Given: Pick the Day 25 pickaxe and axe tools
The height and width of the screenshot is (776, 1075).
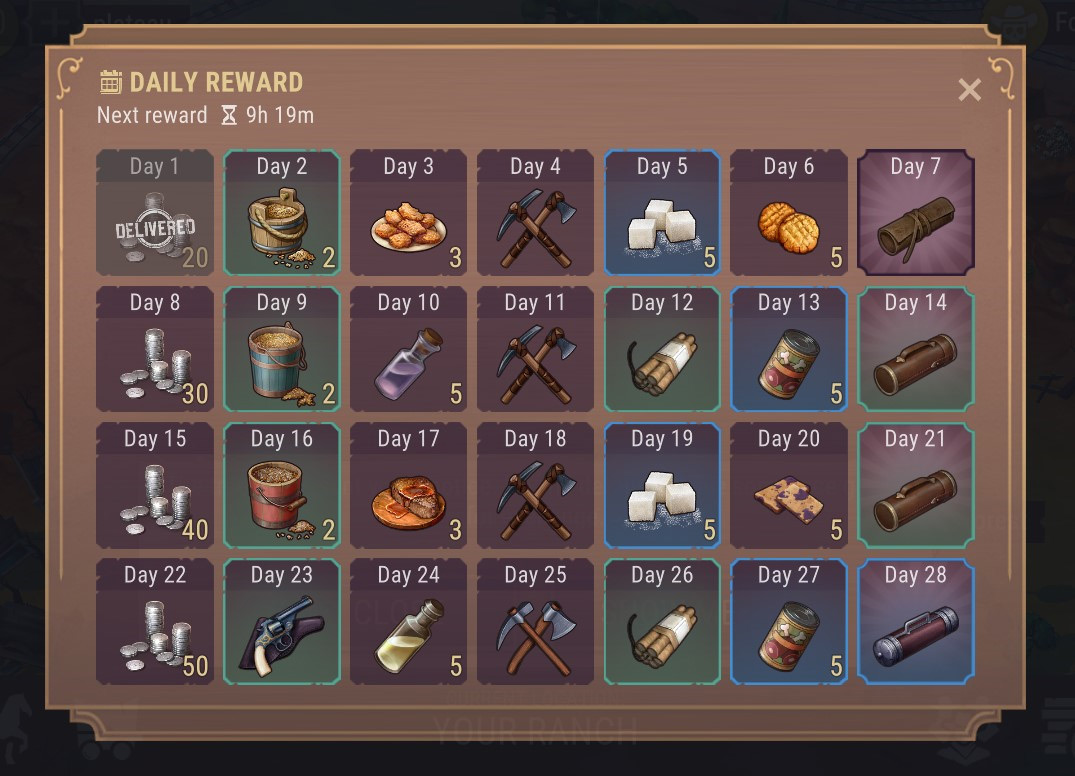Looking at the screenshot, I should (535, 621).
